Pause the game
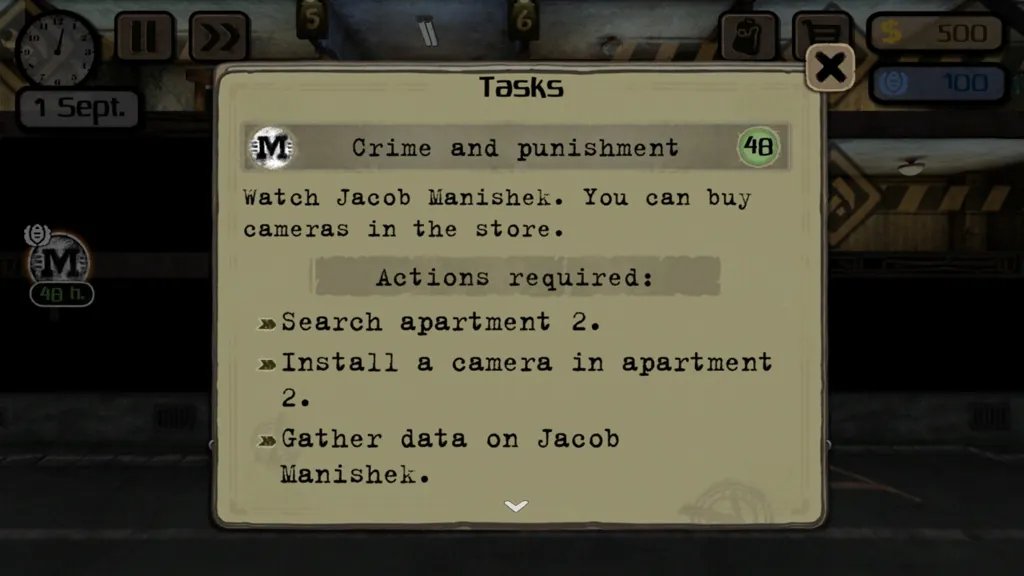The image size is (1024, 576). [145, 37]
